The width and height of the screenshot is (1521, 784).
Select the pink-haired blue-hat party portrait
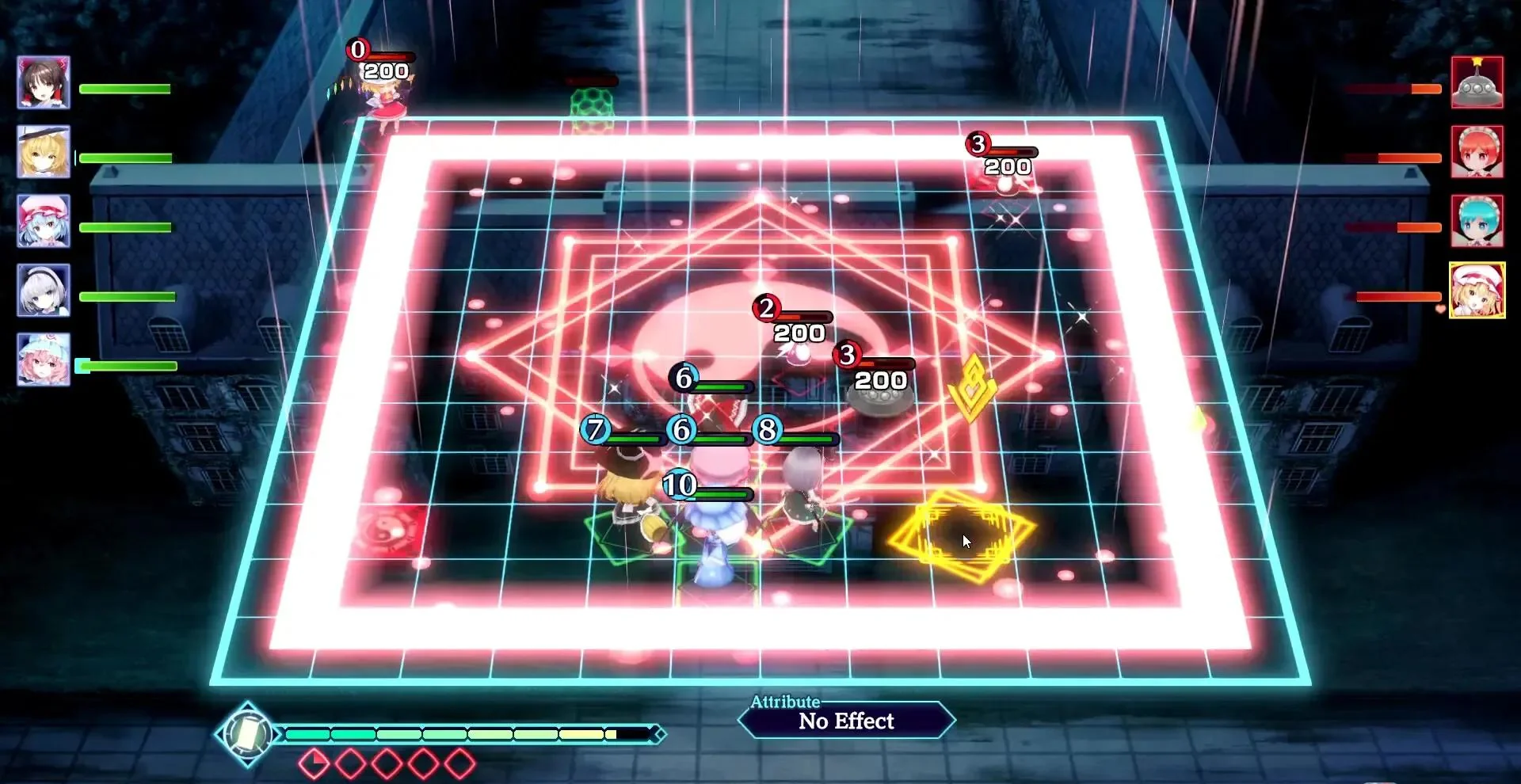click(44, 360)
